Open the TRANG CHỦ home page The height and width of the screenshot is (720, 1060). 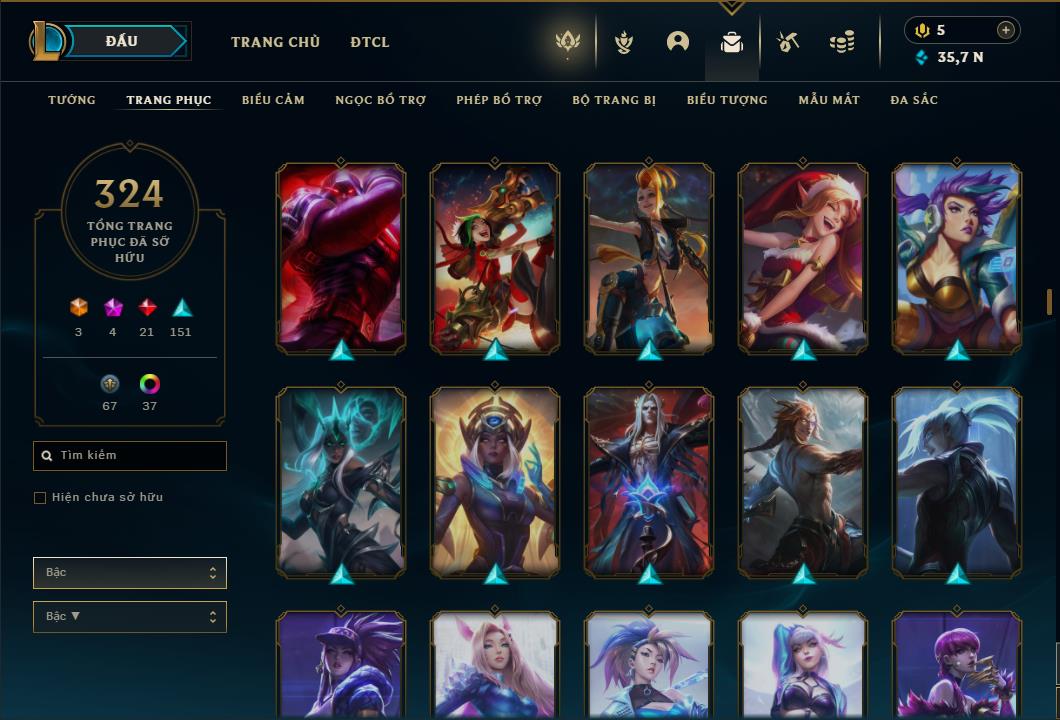tap(275, 42)
